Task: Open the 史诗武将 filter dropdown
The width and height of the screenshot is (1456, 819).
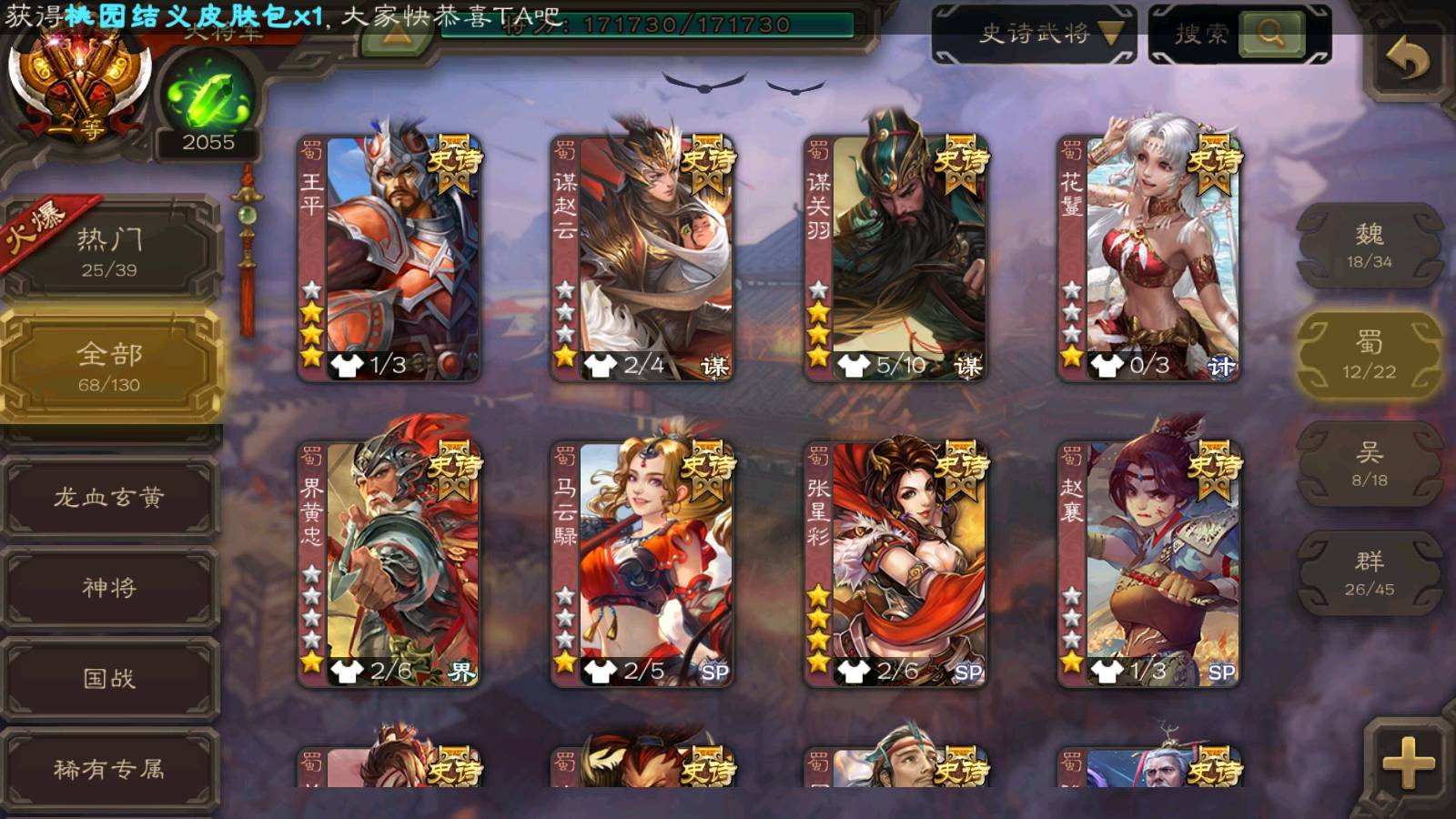Action: click(x=1035, y=35)
